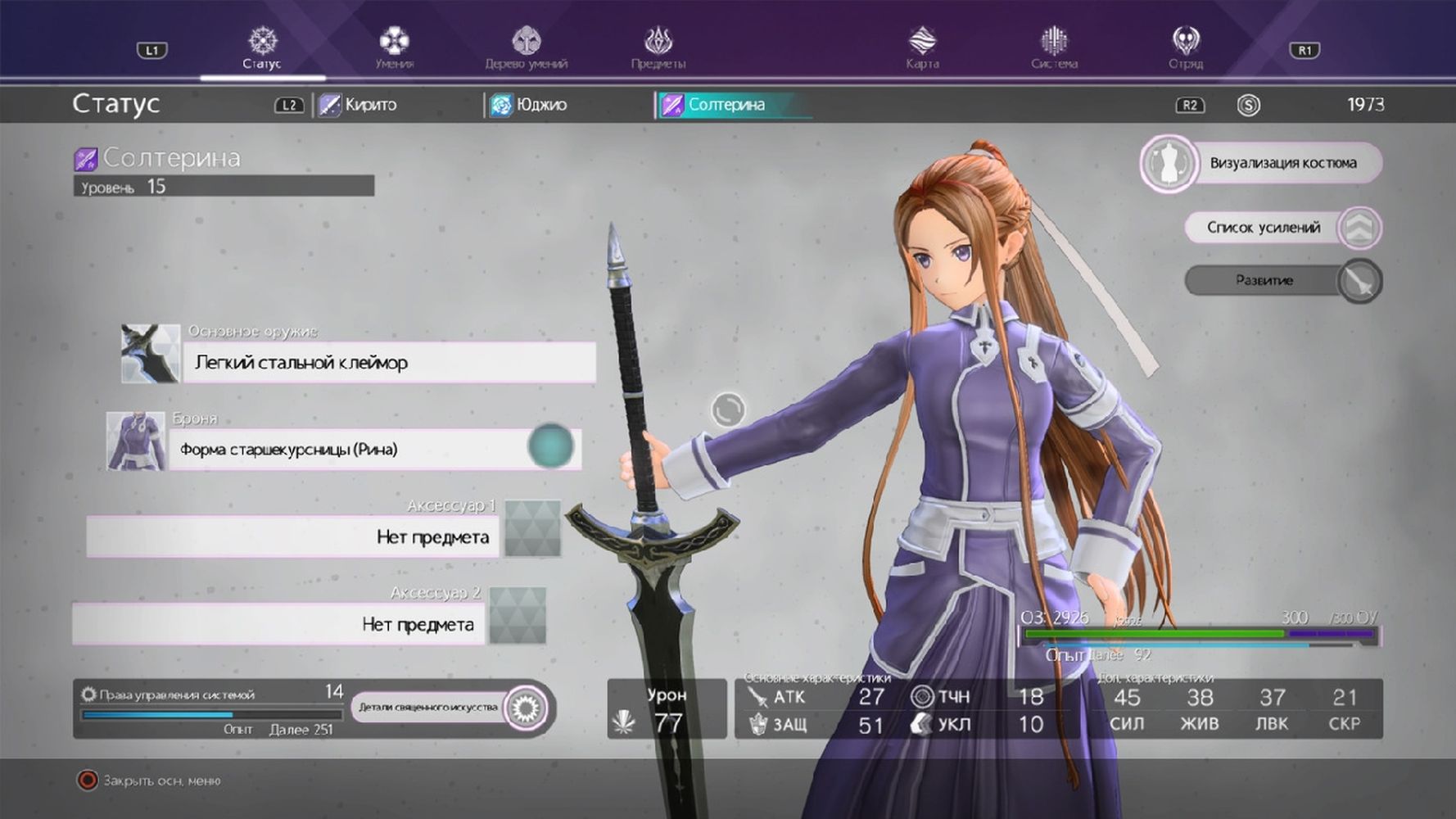This screenshot has width=1456, height=819.
Task: Switch to the Отряд tab
Action: [1185, 48]
